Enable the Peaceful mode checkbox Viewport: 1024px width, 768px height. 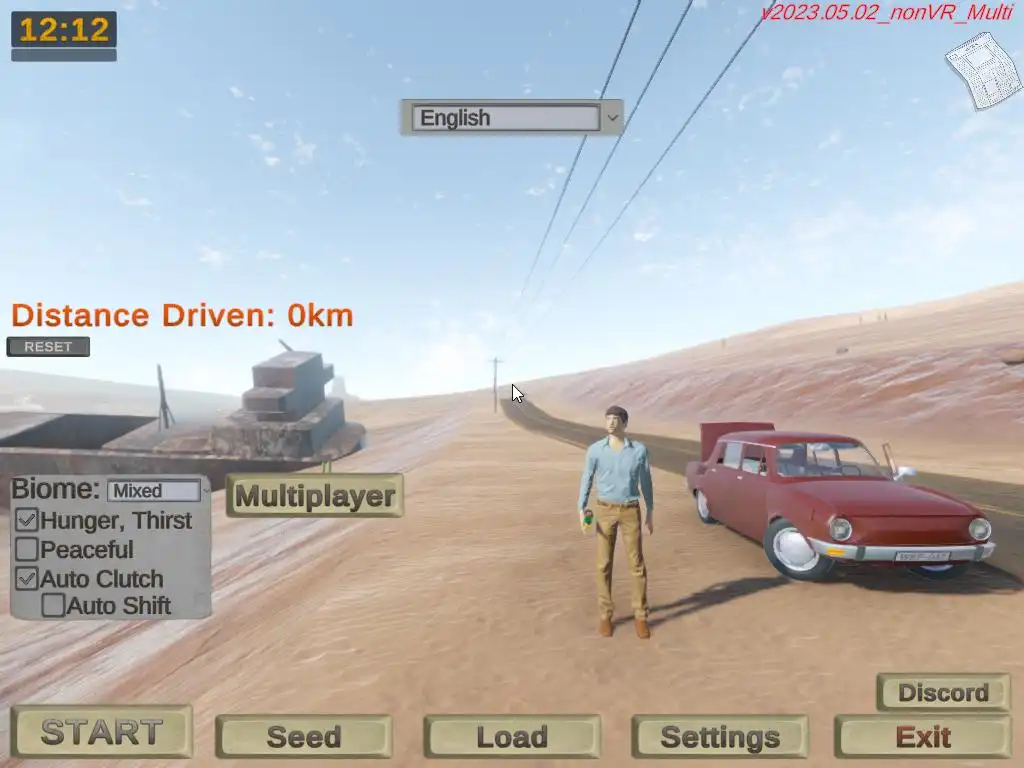click(x=27, y=549)
